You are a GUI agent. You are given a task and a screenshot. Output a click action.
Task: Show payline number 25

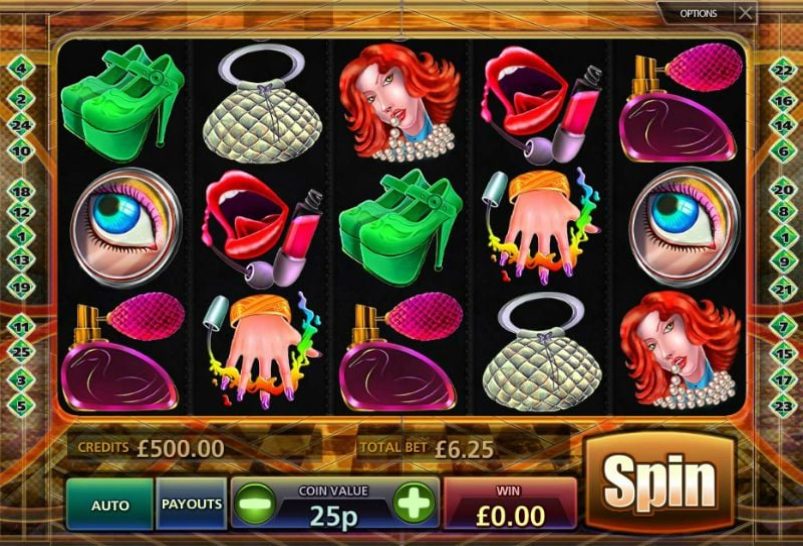(20, 351)
